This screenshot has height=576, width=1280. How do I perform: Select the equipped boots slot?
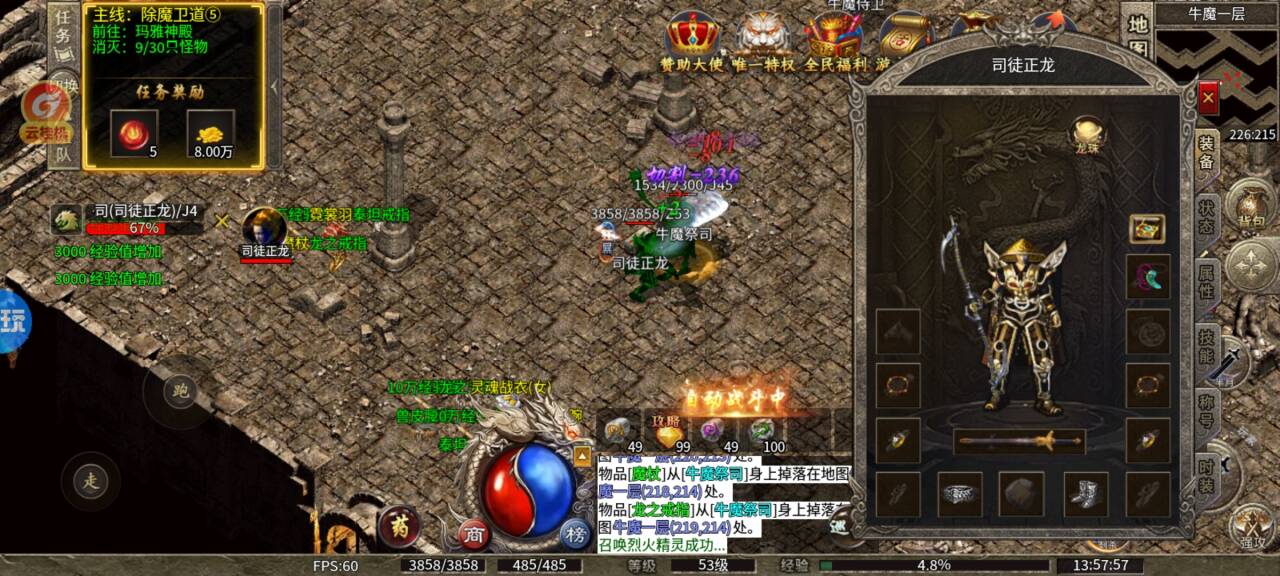tap(1085, 493)
